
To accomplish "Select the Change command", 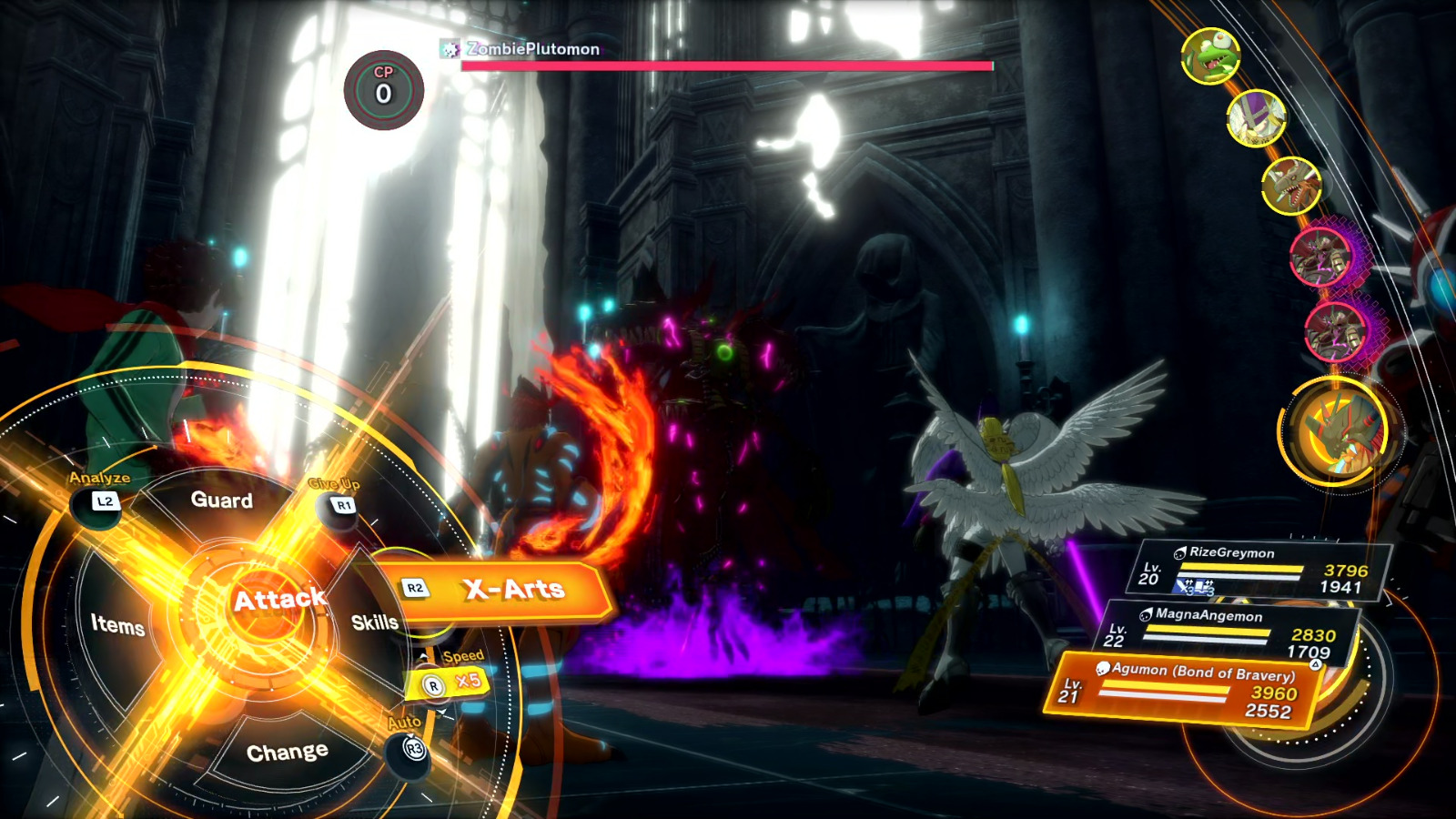I will pos(287,753).
